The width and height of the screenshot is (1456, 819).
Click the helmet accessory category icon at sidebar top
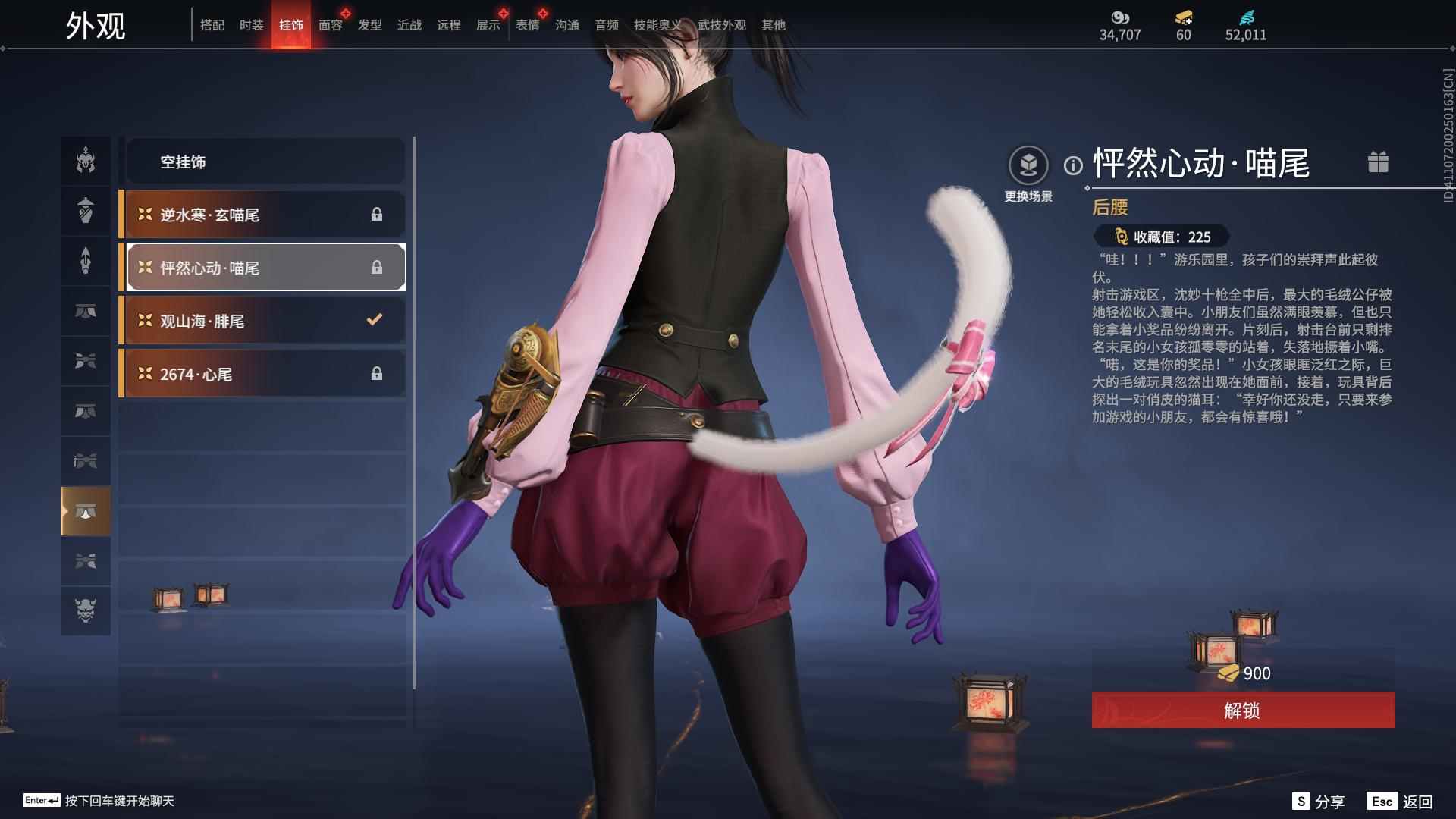(85, 161)
